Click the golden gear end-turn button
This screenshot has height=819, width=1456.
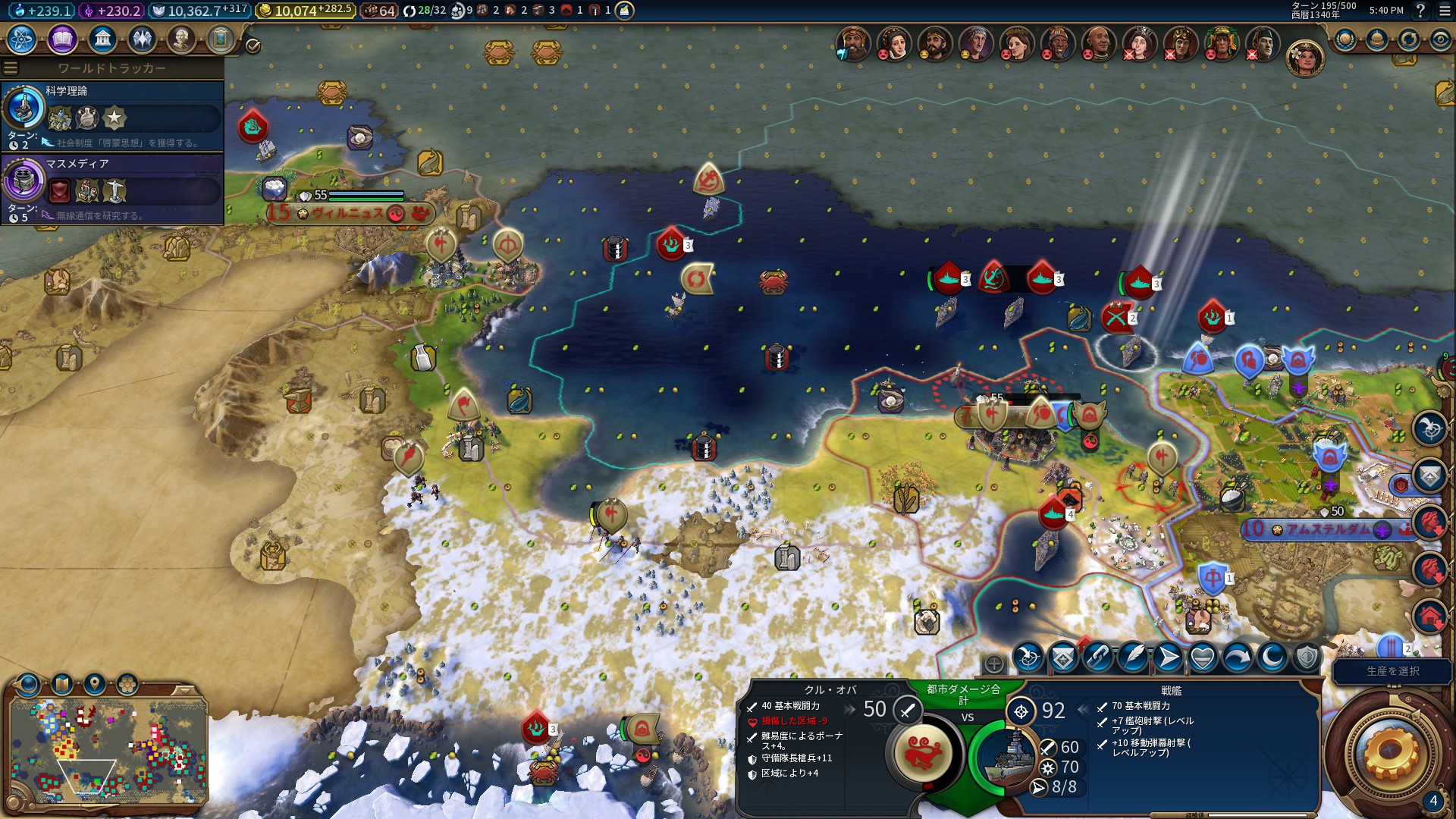coord(1389,752)
